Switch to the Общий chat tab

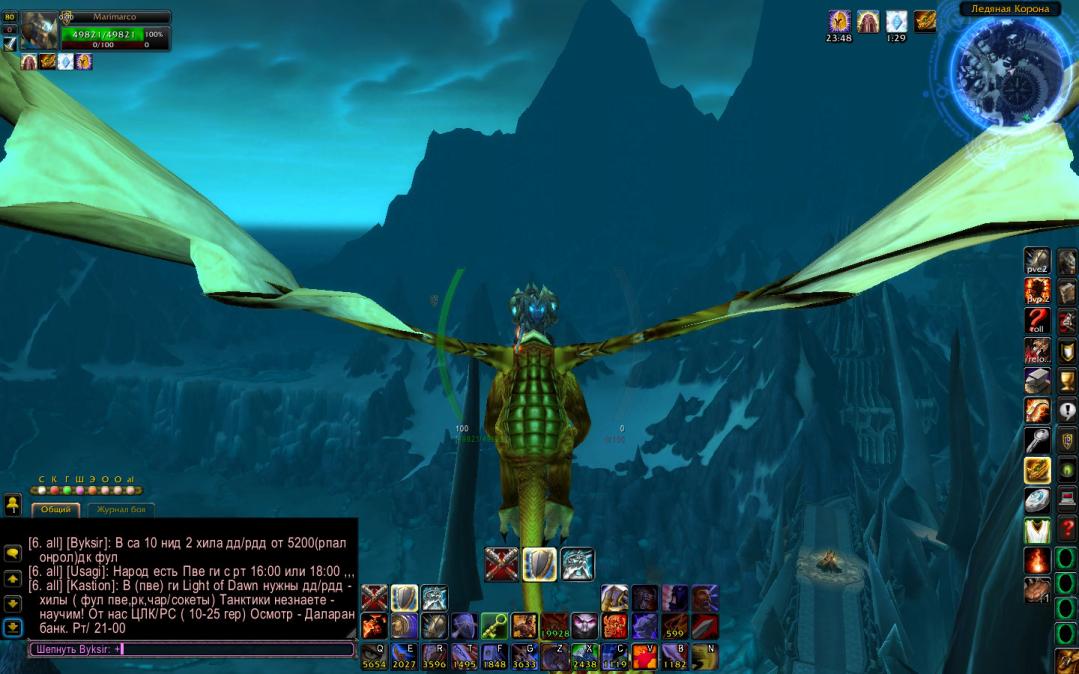tap(57, 509)
